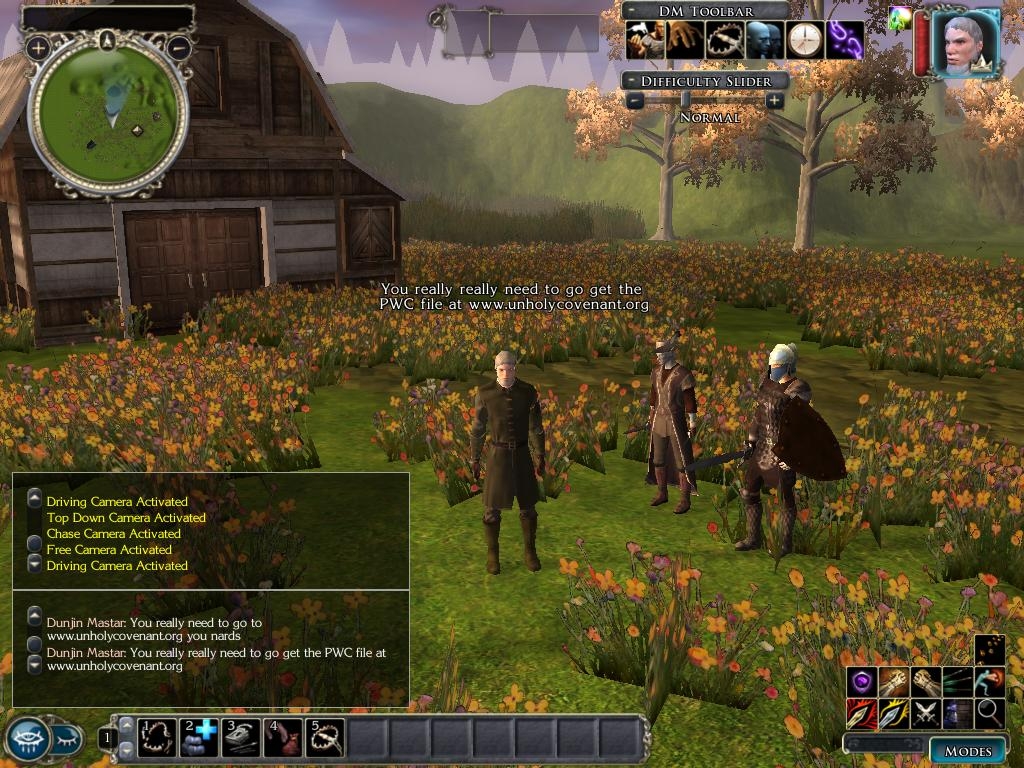This screenshot has height=768, width=1024.
Task: Toggle the magnifying glass search mode
Action: point(990,713)
